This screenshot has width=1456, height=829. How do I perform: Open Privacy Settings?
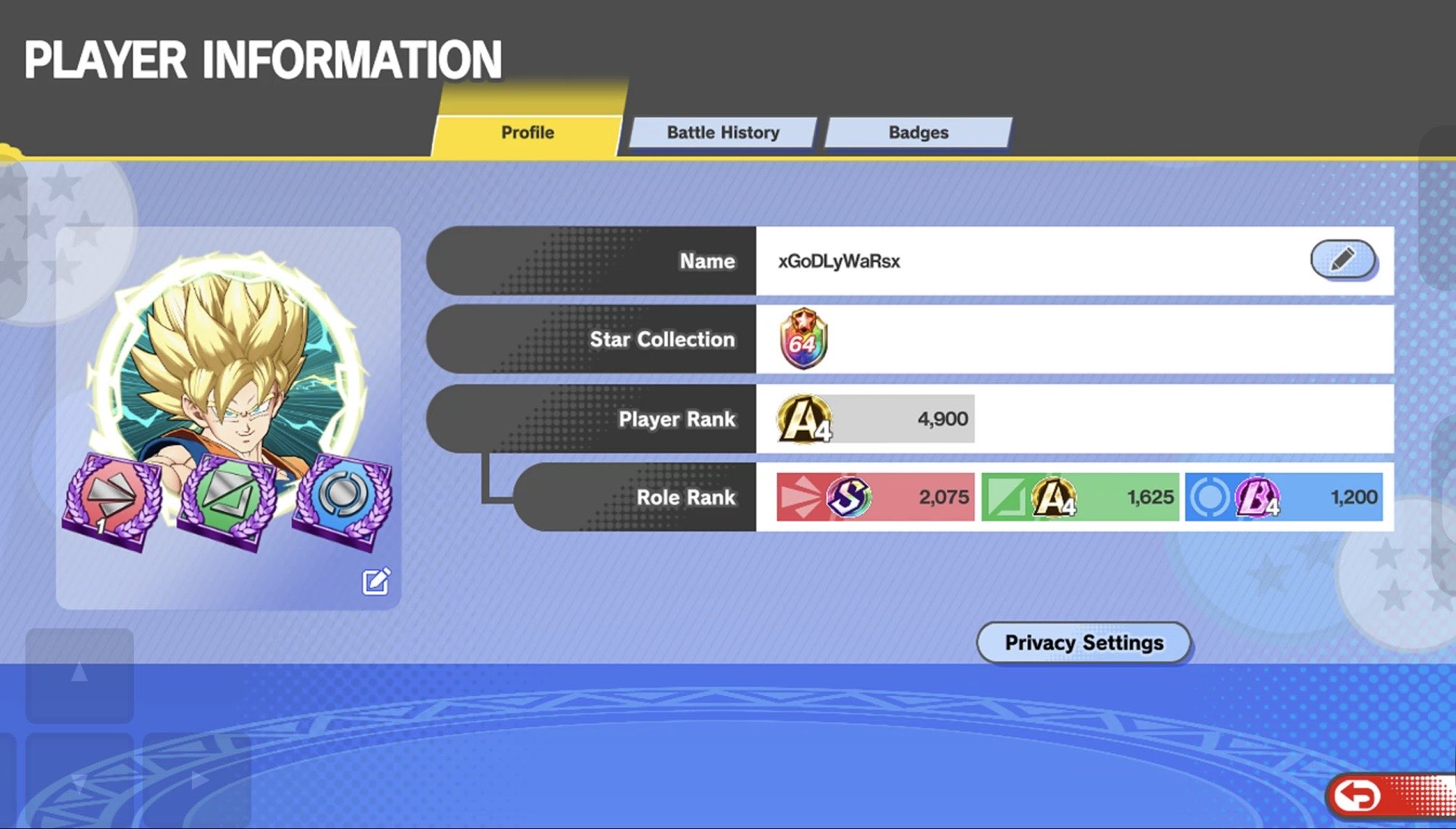pyautogui.click(x=1084, y=642)
